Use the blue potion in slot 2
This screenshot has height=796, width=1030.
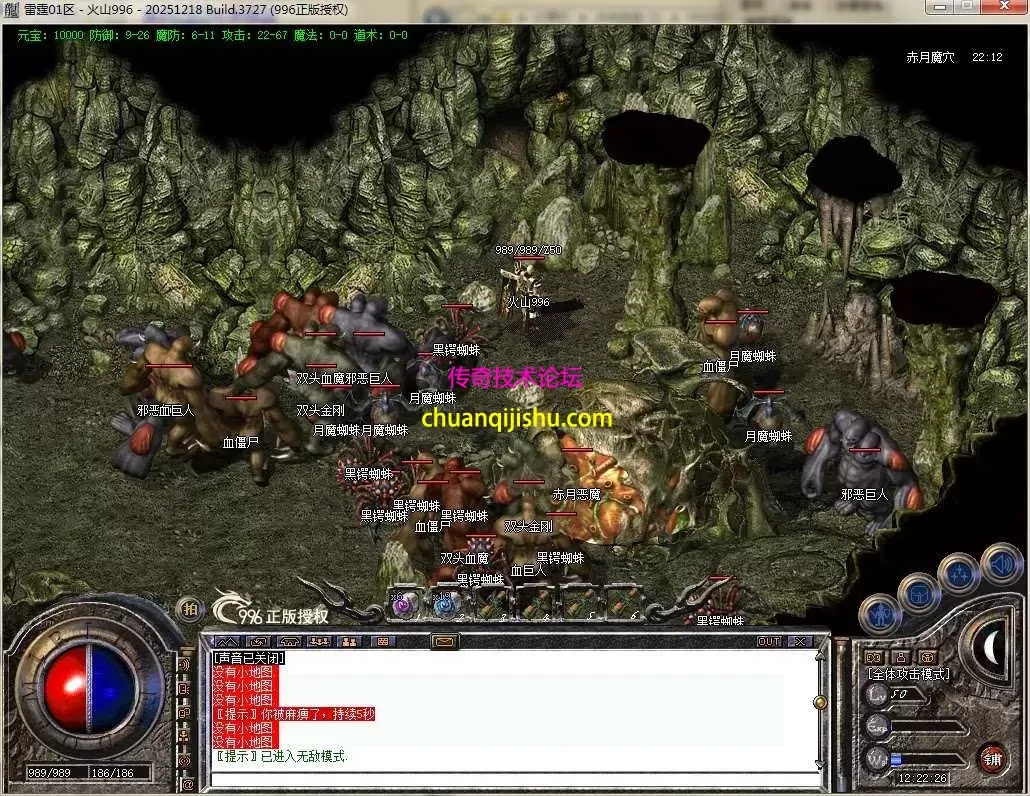pyautogui.click(x=445, y=604)
